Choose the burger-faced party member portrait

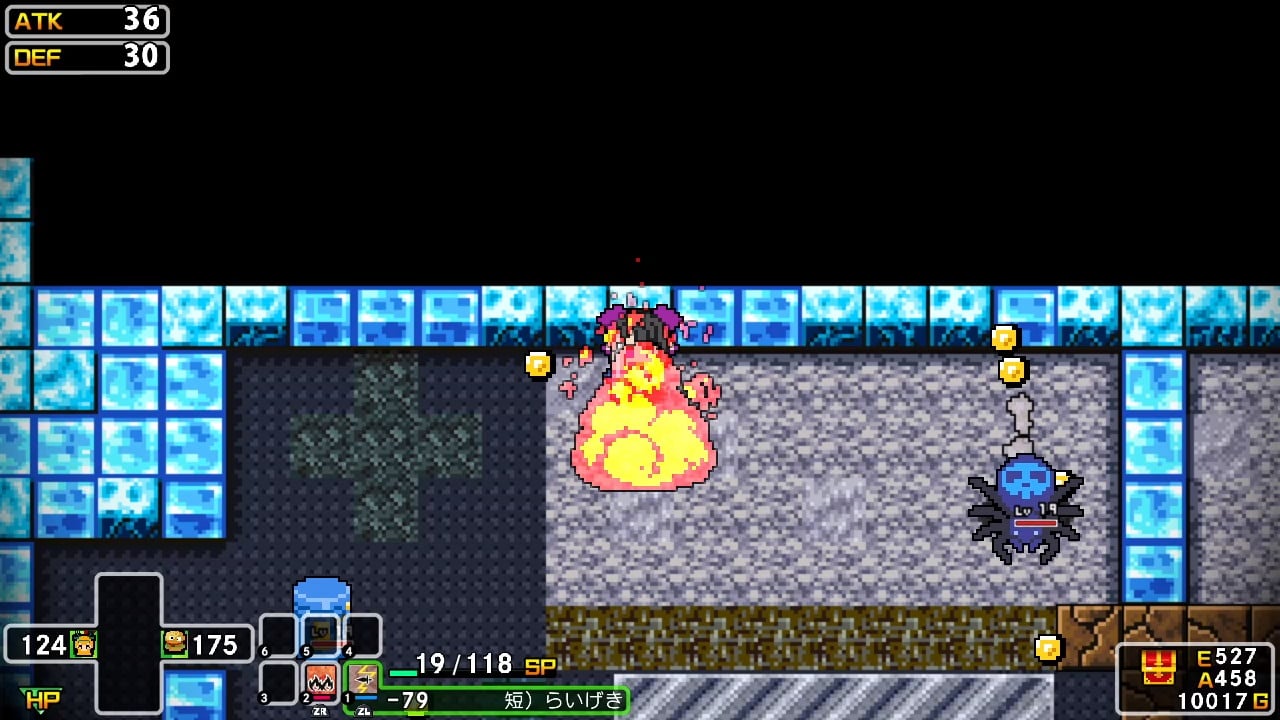175,643
